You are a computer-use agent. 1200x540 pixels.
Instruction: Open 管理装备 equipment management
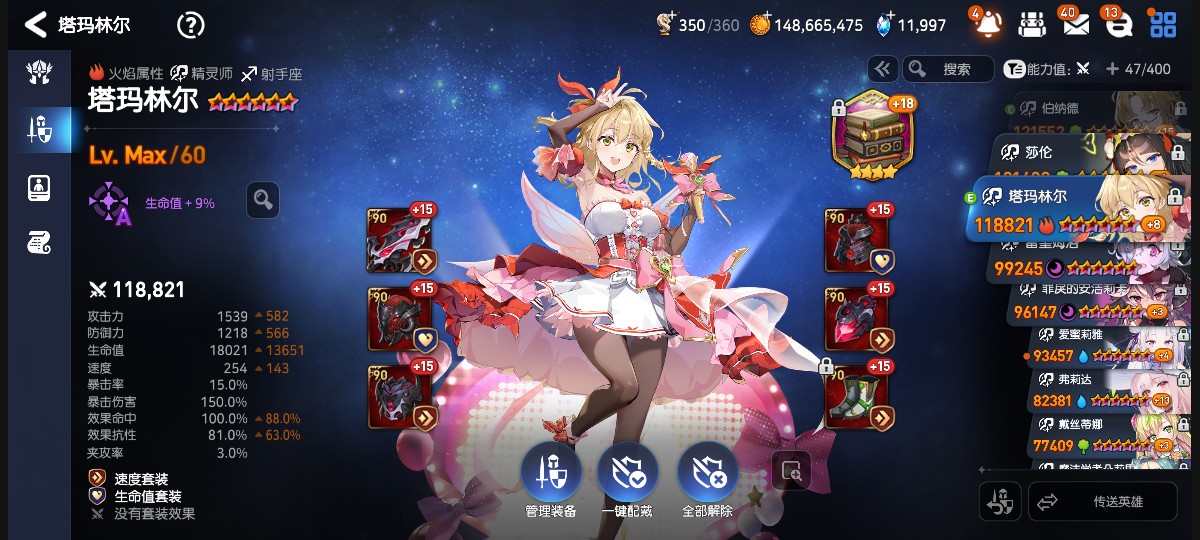[550, 477]
